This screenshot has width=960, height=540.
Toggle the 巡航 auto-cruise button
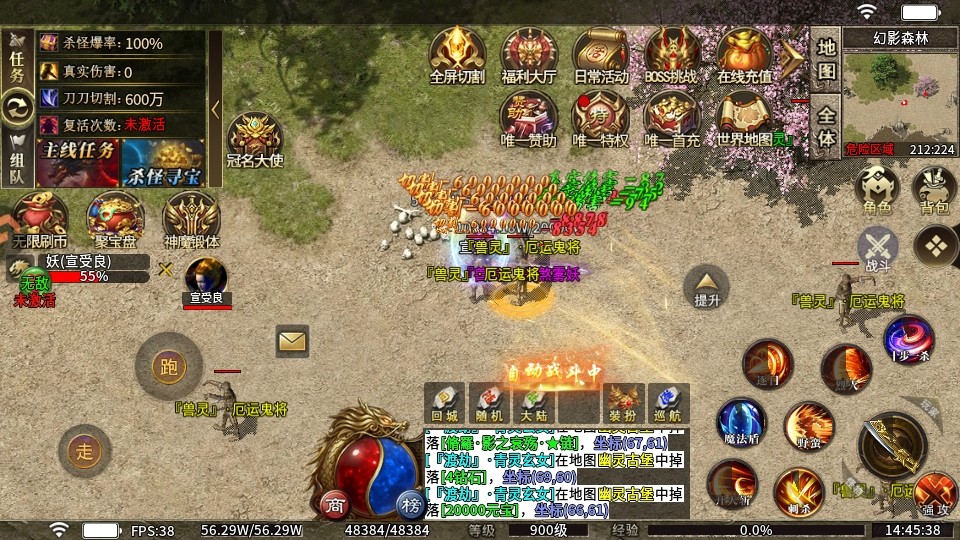(x=669, y=402)
